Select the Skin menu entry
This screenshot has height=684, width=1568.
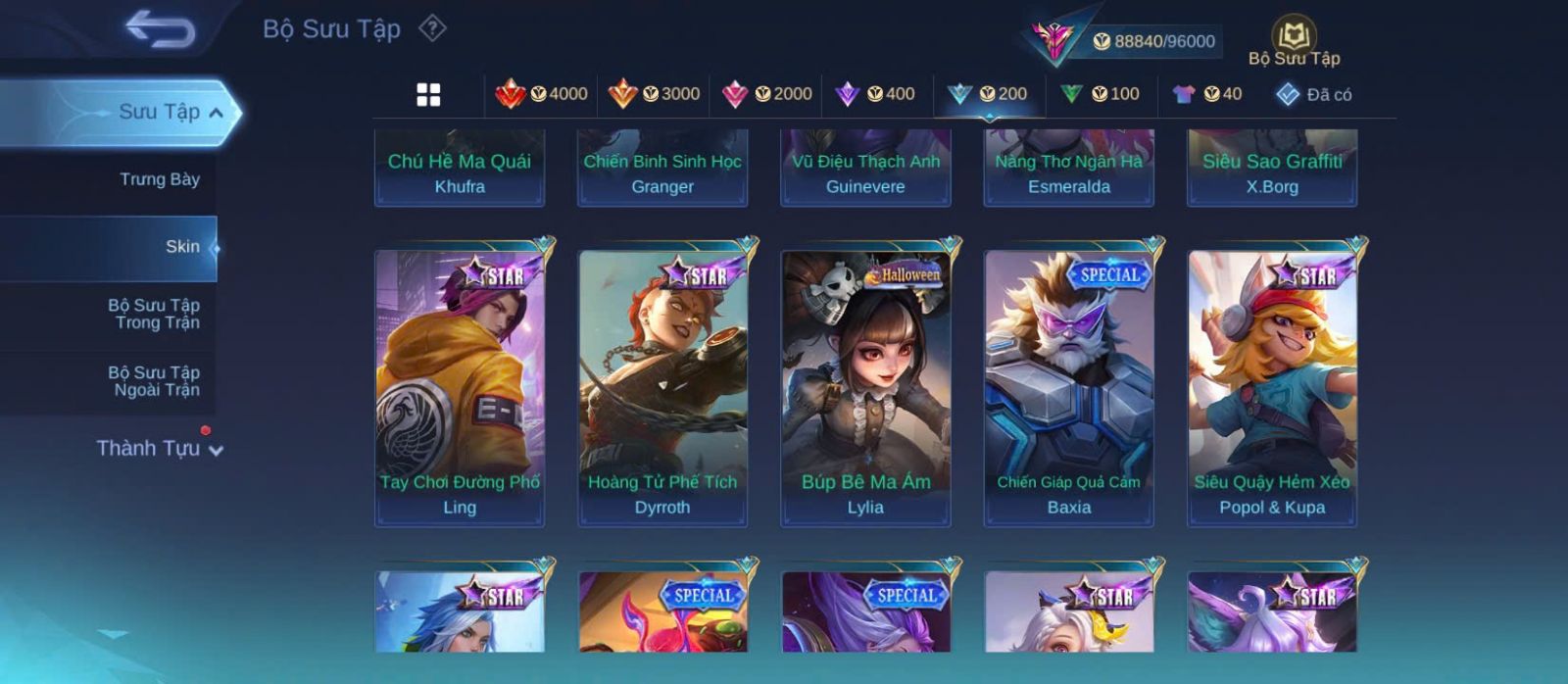181,247
